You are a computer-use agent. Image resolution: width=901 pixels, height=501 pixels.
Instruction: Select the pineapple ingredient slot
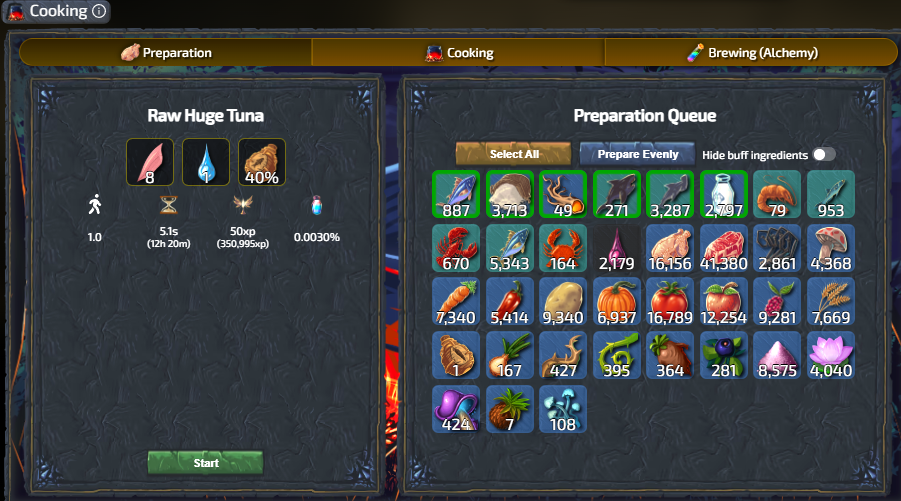click(510, 410)
